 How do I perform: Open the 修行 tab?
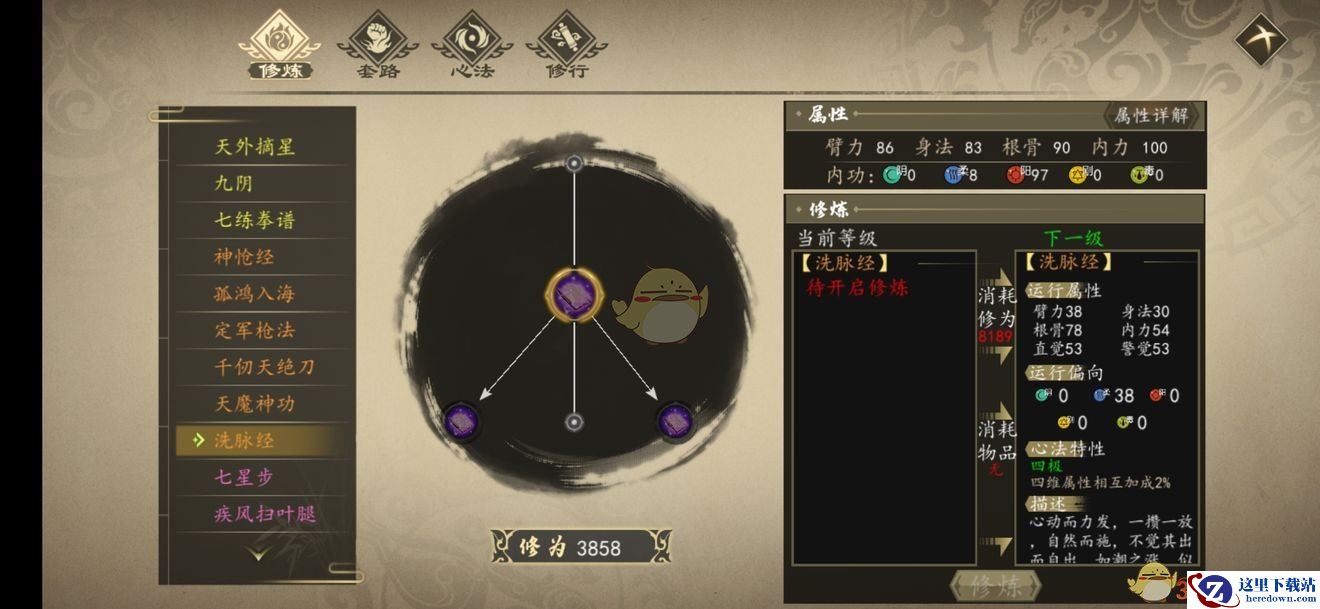(x=566, y=46)
